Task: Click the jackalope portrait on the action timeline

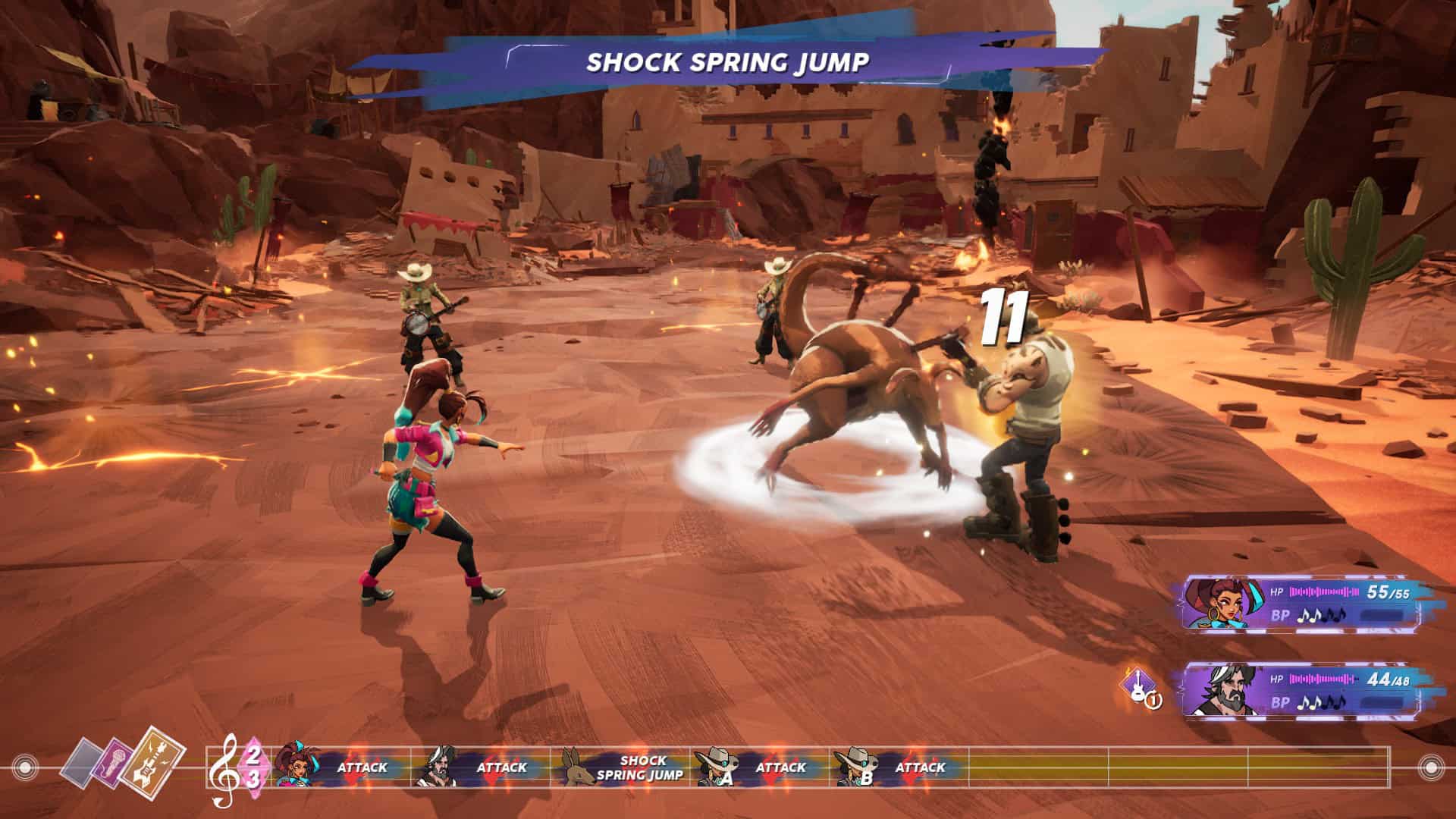Action: click(x=577, y=767)
